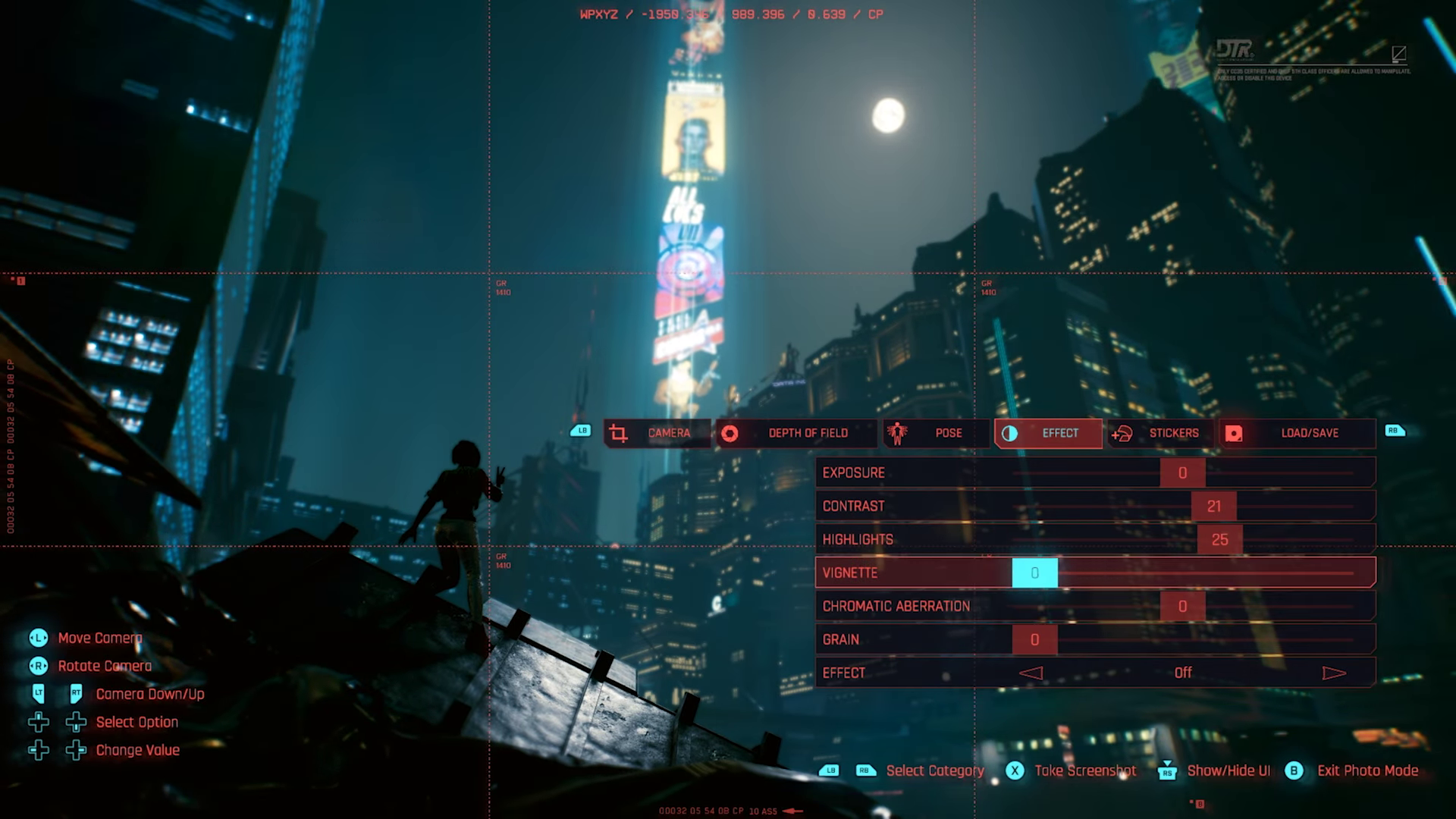Select the Vignette slider handle
1456x819 pixels.
(x=1034, y=573)
